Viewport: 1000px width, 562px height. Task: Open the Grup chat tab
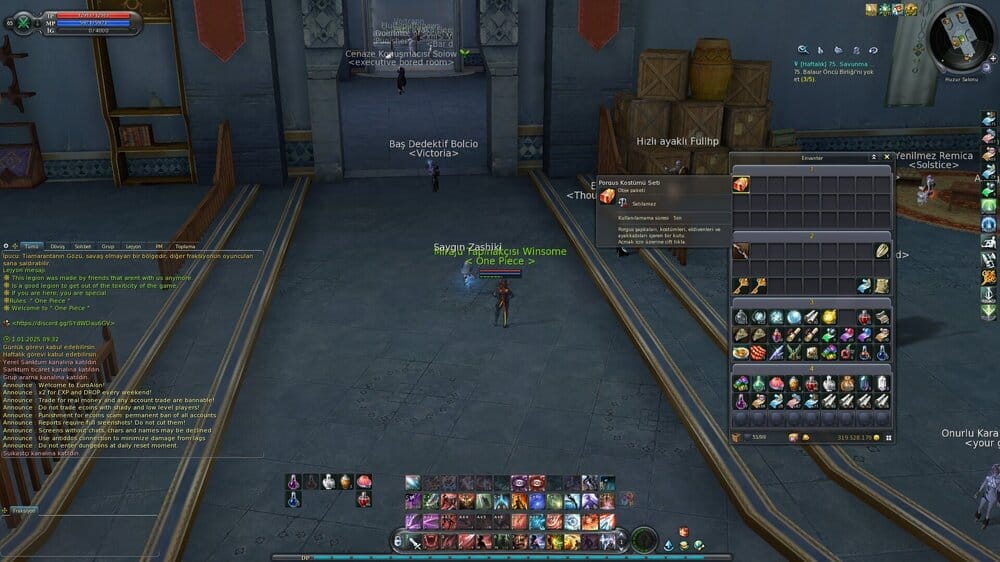pos(108,245)
